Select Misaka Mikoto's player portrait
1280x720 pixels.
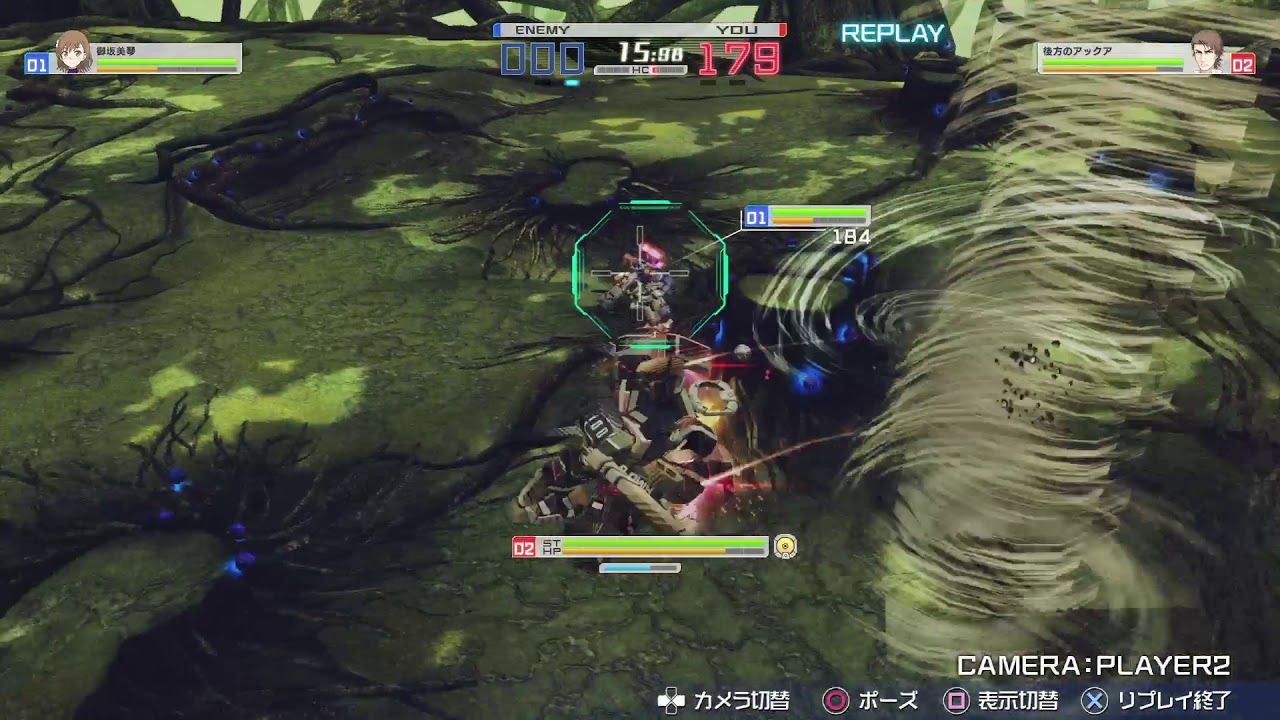(73, 52)
